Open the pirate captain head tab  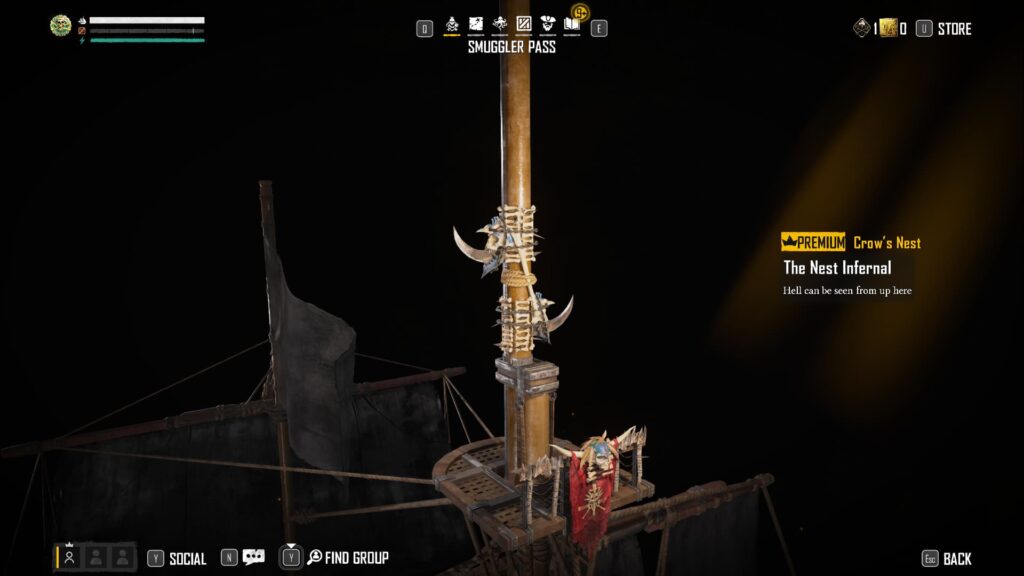(548, 24)
